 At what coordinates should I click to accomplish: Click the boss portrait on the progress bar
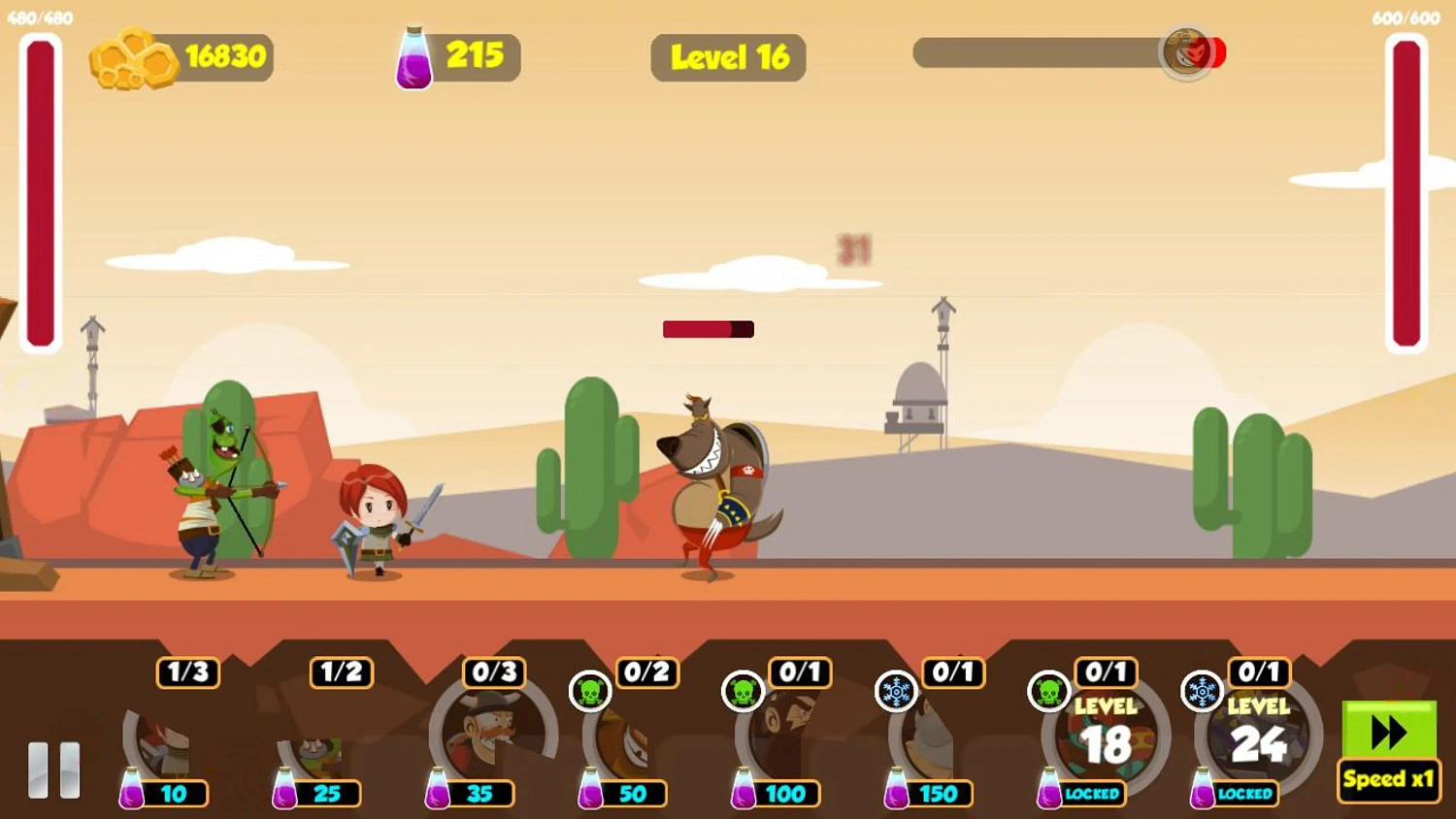coord(1186,53)
